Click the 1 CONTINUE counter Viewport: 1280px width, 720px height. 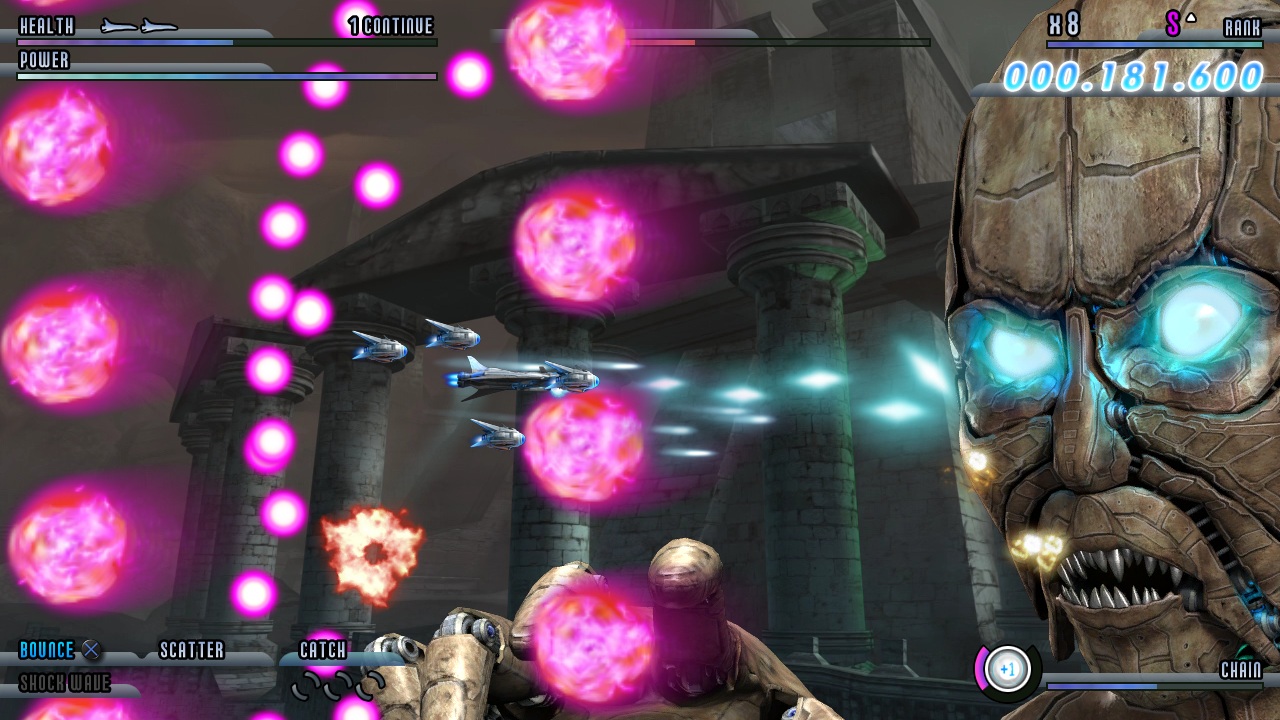(x=390, y=27)
